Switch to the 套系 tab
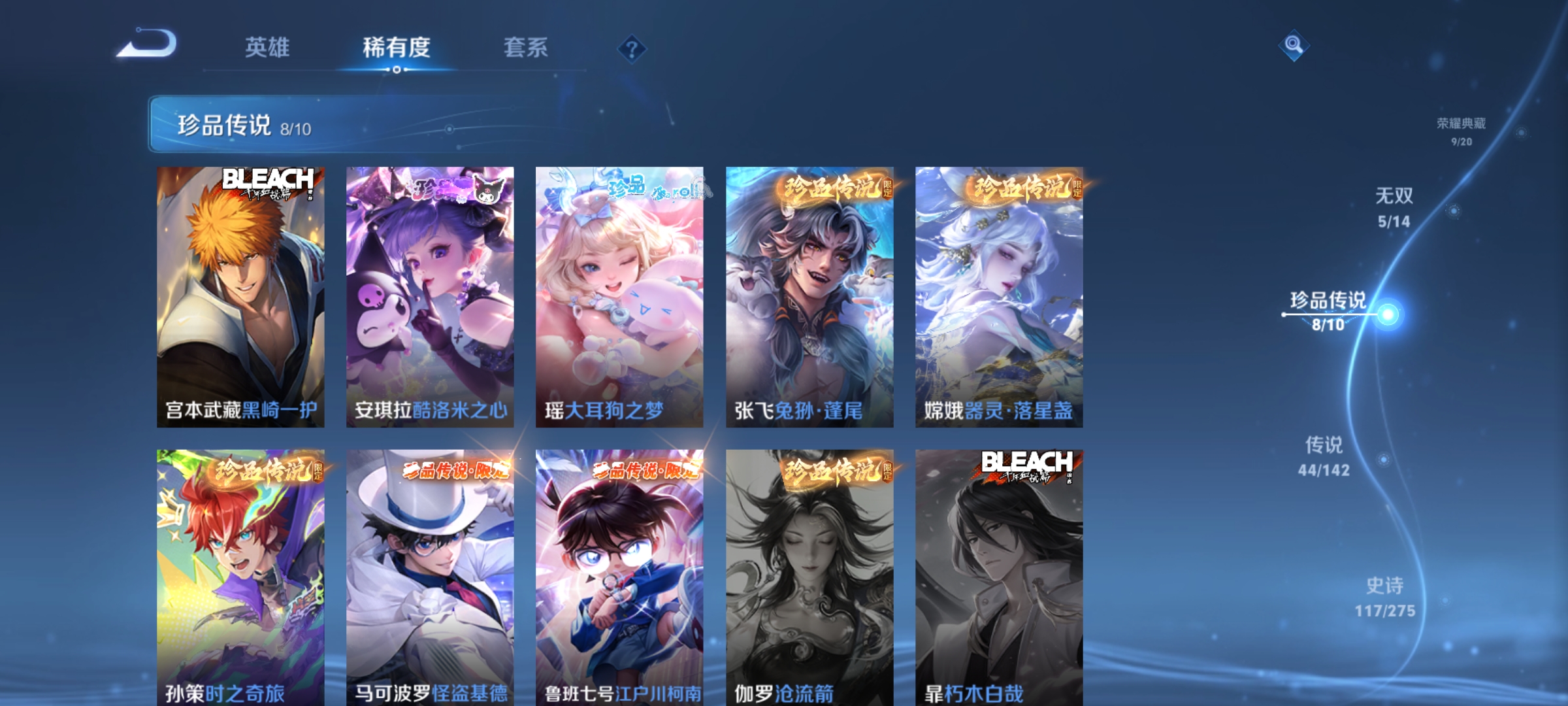This screenshot has width=1568, height=706. click(x=525, y=47)
